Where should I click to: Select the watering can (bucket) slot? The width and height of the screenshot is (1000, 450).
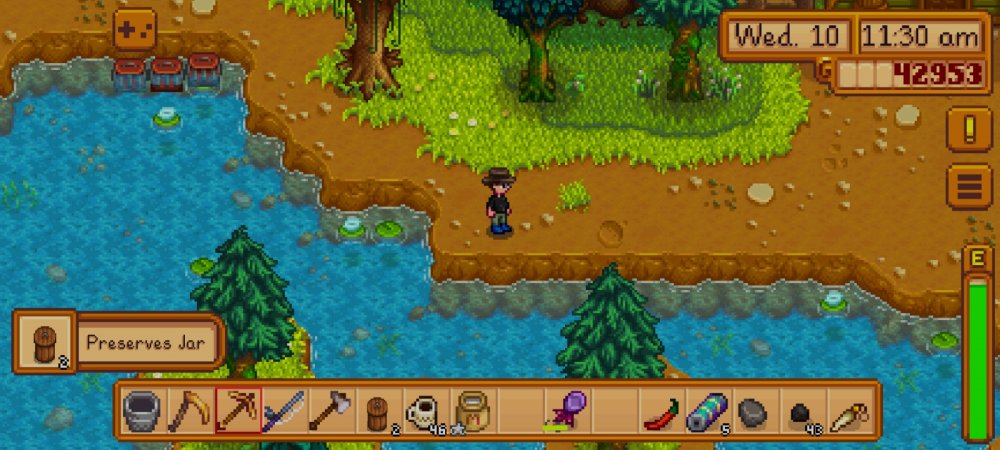coord(143,410)
